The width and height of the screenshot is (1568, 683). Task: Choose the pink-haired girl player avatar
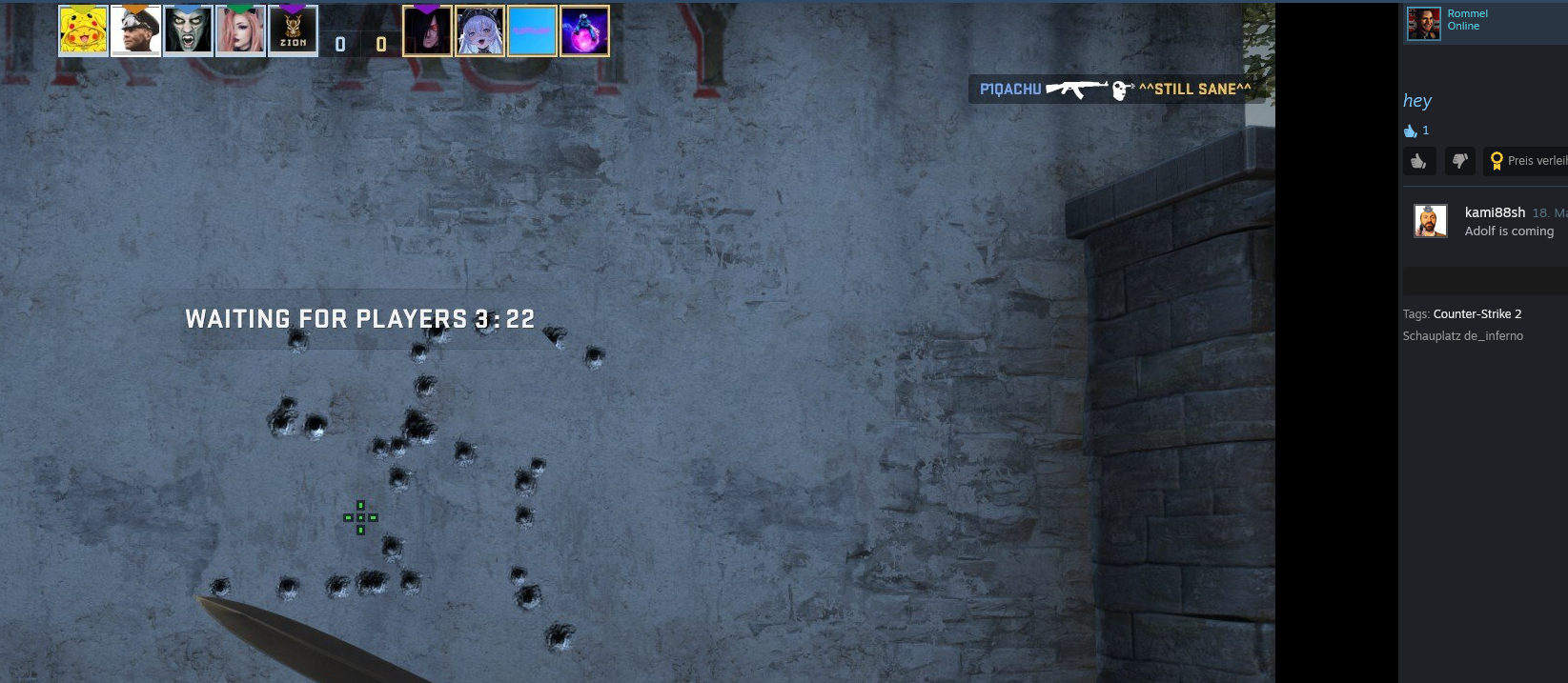(240, 30)
